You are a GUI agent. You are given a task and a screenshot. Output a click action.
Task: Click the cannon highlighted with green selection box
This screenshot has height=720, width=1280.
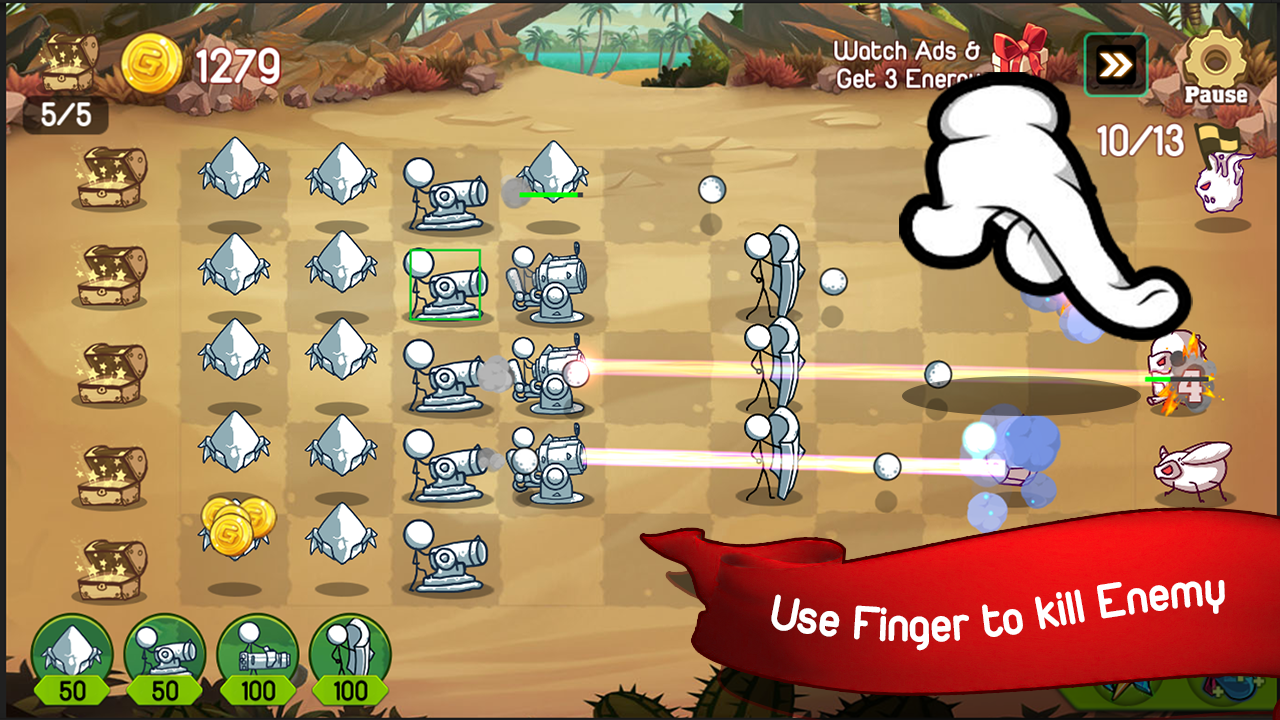point(444,283)
